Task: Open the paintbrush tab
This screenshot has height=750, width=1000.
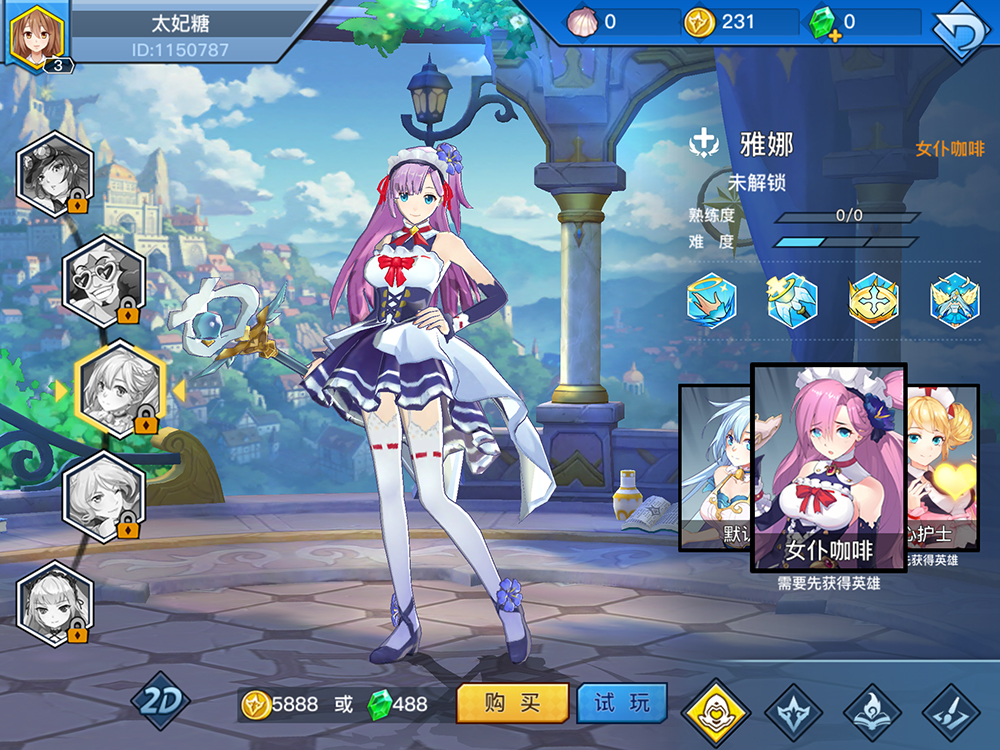Action: pyautogui.click(x=951, y=712)
